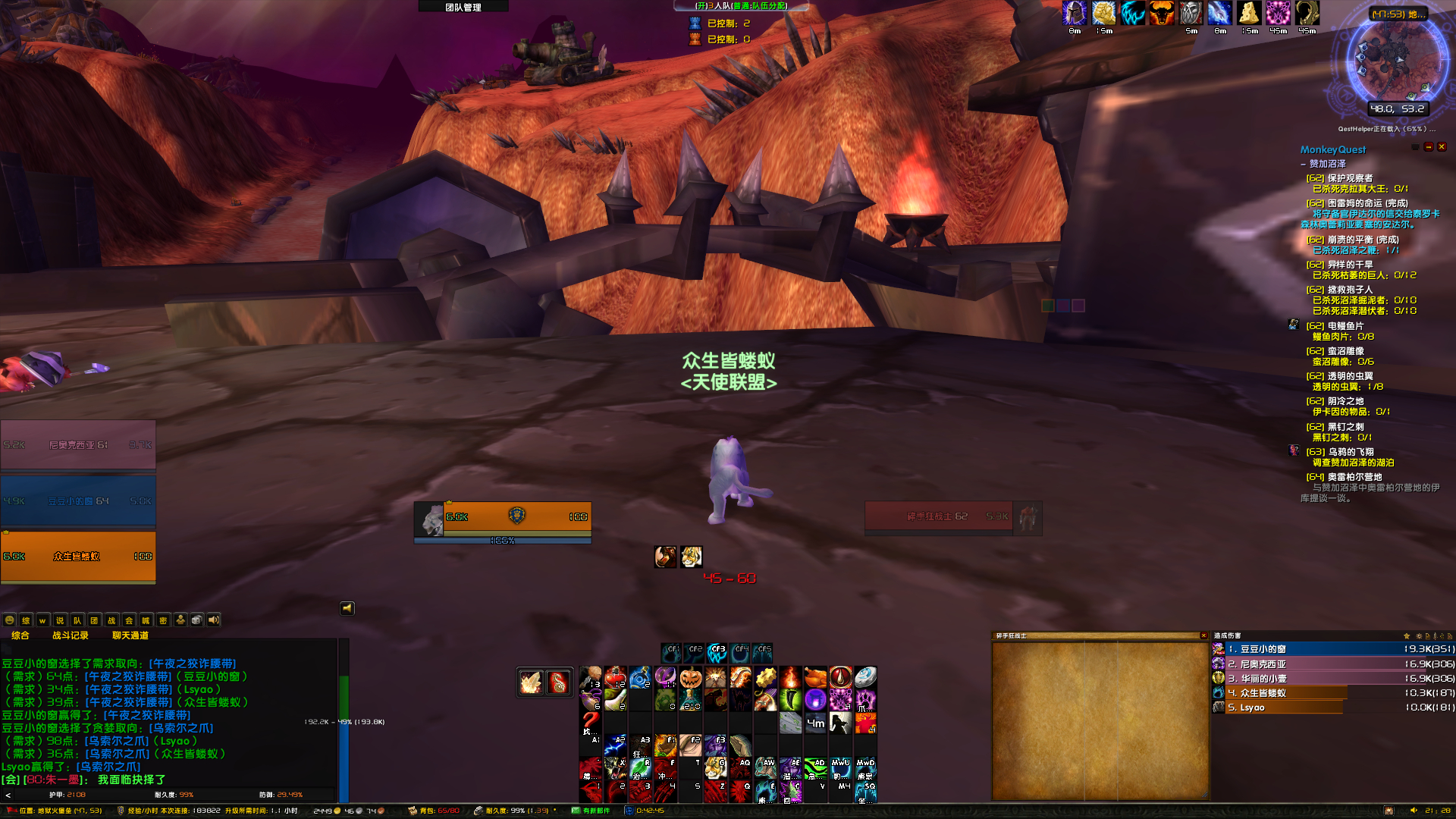Use the healthstone heart icon on the action bar
Screen dimensions: 1456x819
click(614, 677)
